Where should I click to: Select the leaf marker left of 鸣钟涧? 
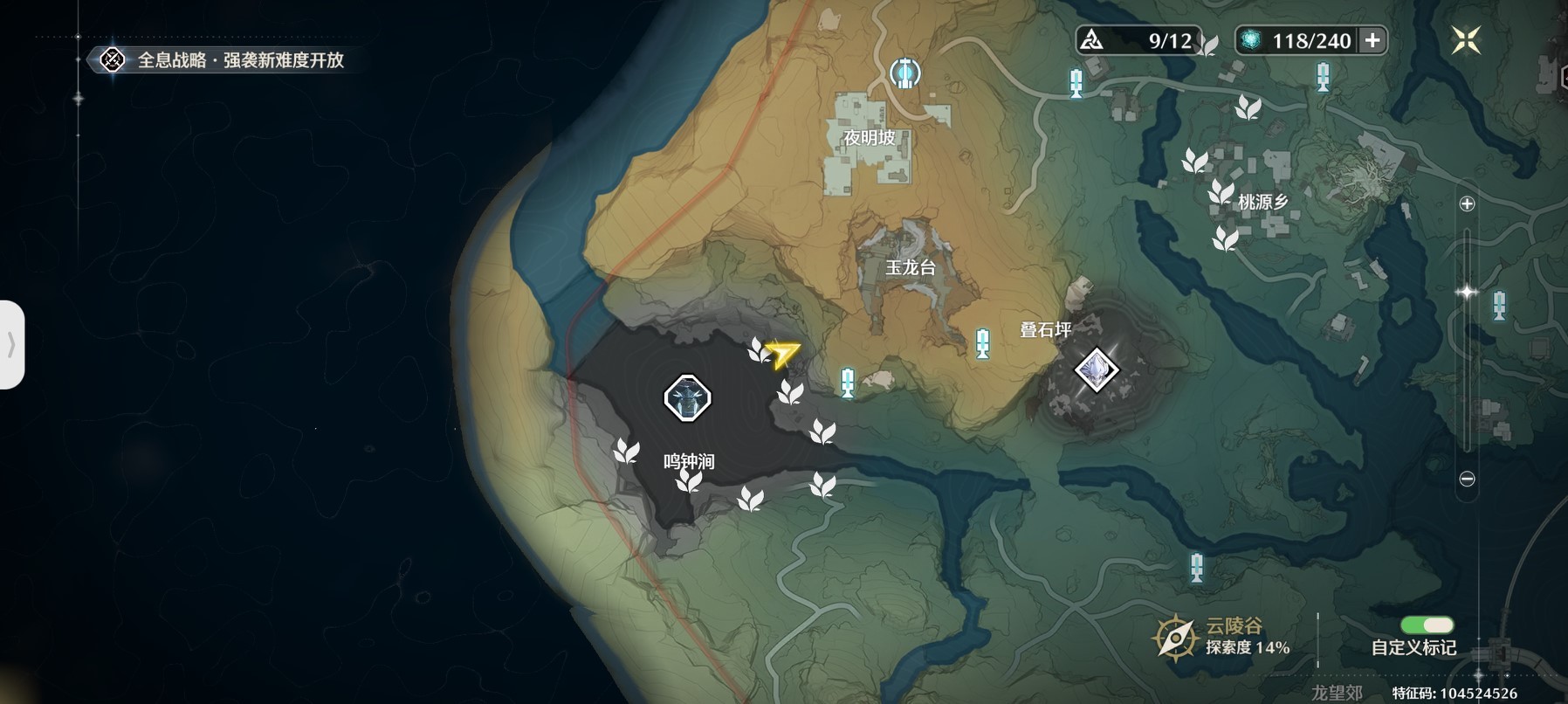626,451
